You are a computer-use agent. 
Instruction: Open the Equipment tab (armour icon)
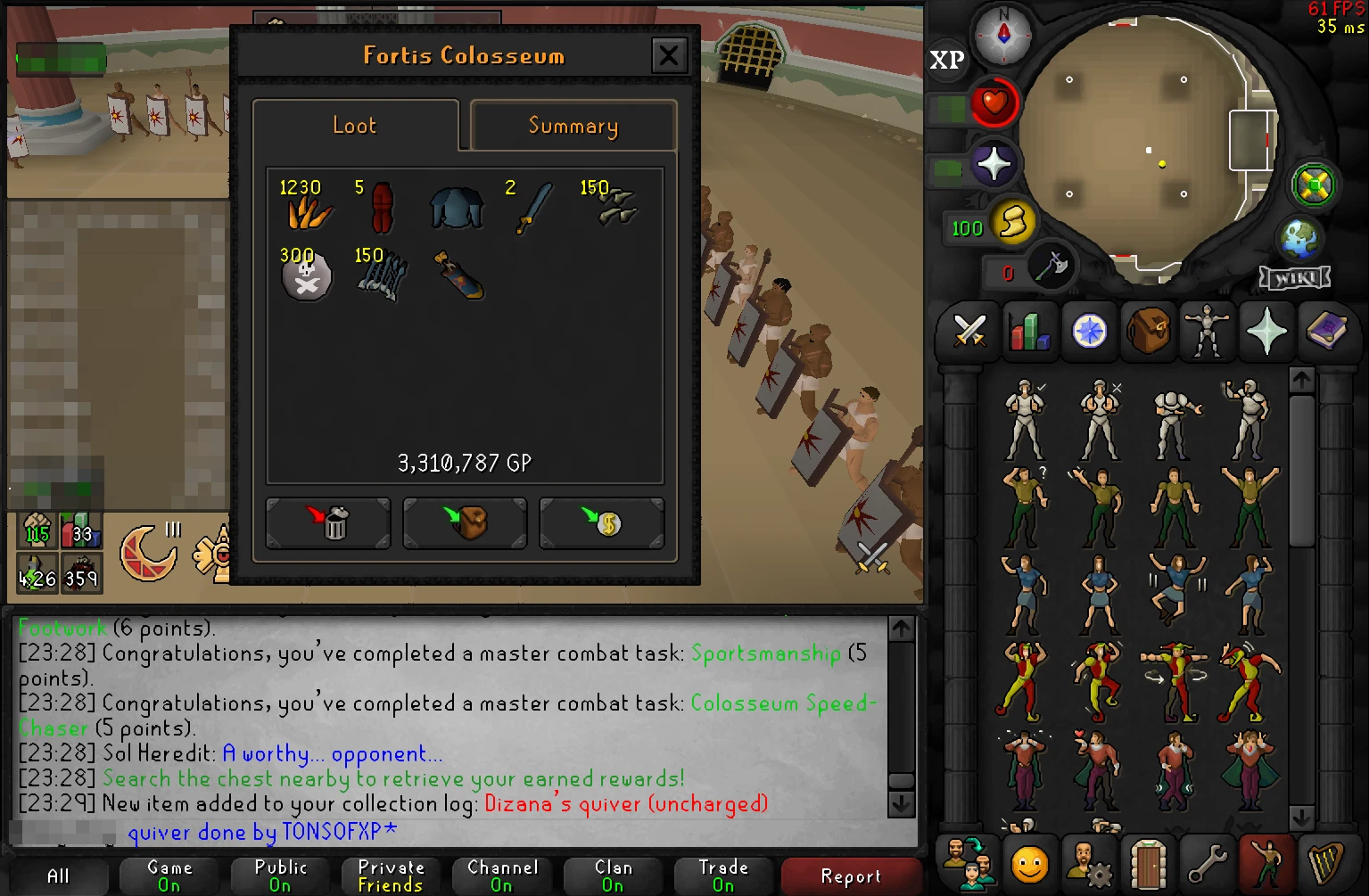pos(1207,332)
